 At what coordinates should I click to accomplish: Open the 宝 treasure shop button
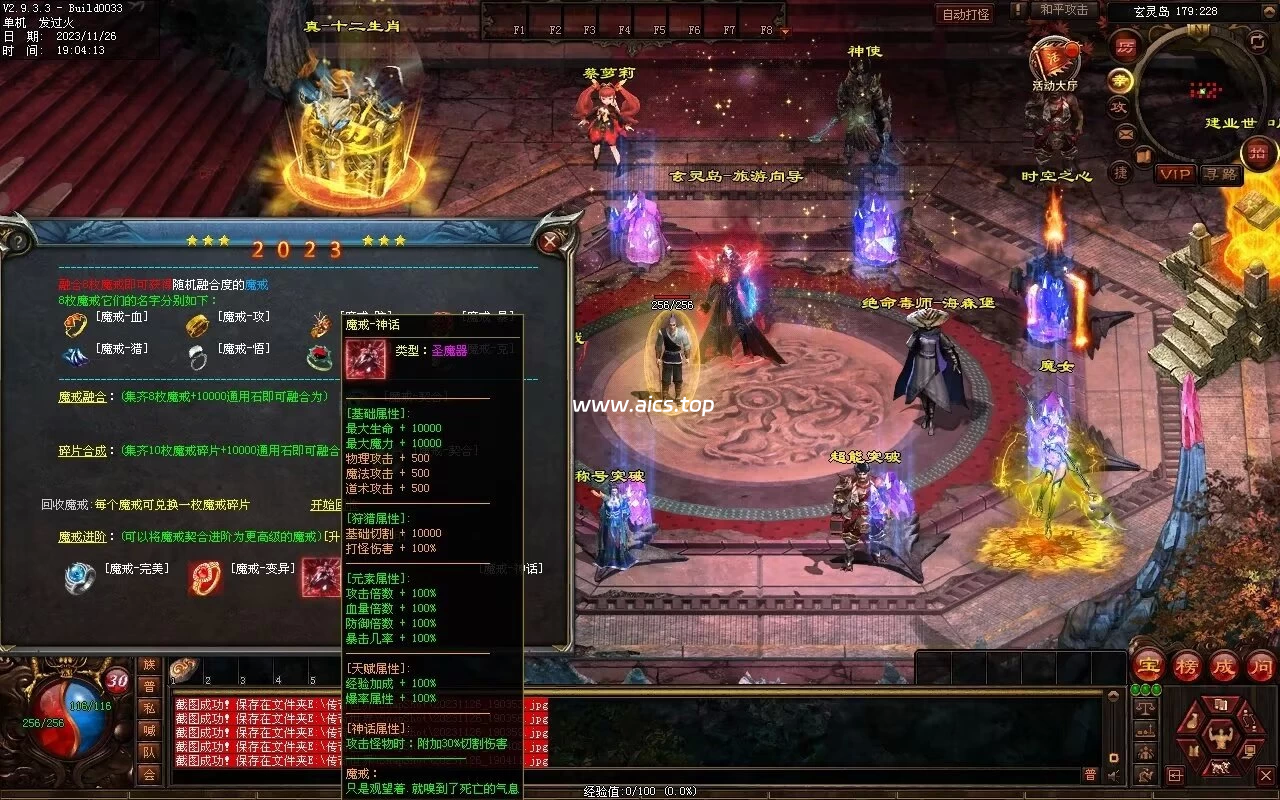[1148, 665]
